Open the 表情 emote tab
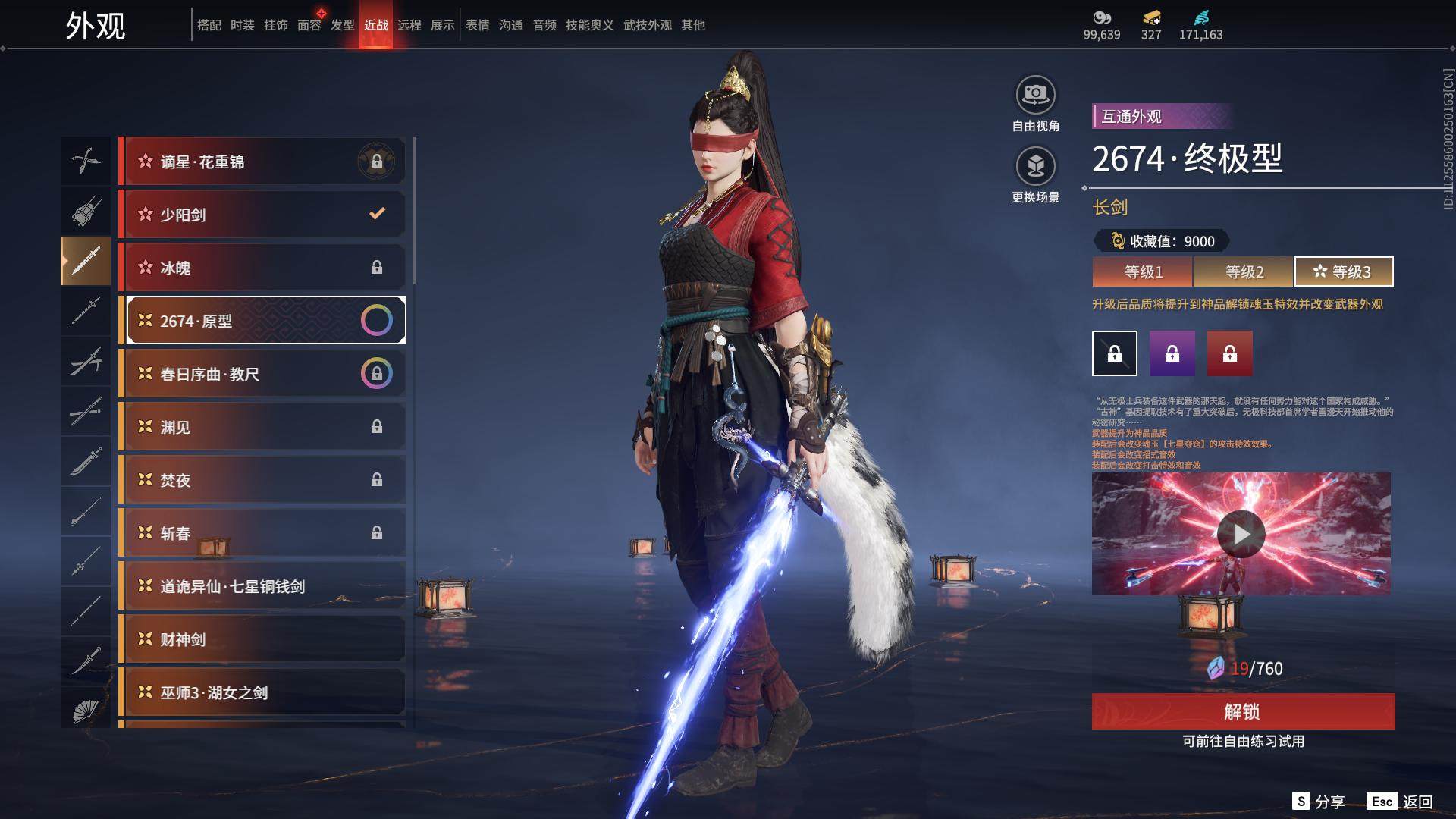The width and height of the screenshot is (1456, 819). (478, 25)
